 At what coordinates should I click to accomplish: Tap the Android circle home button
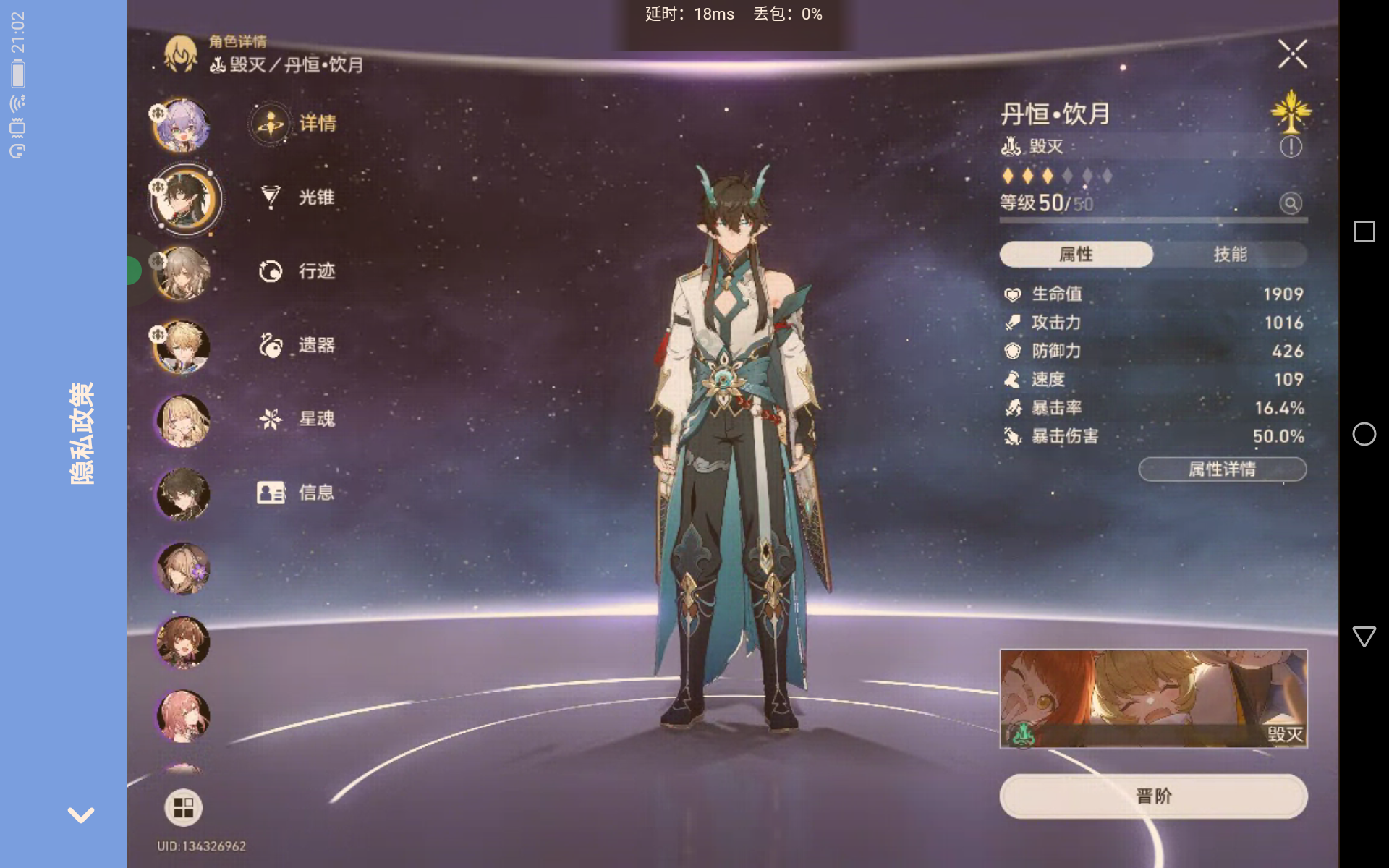click(x=1364, y=434)
